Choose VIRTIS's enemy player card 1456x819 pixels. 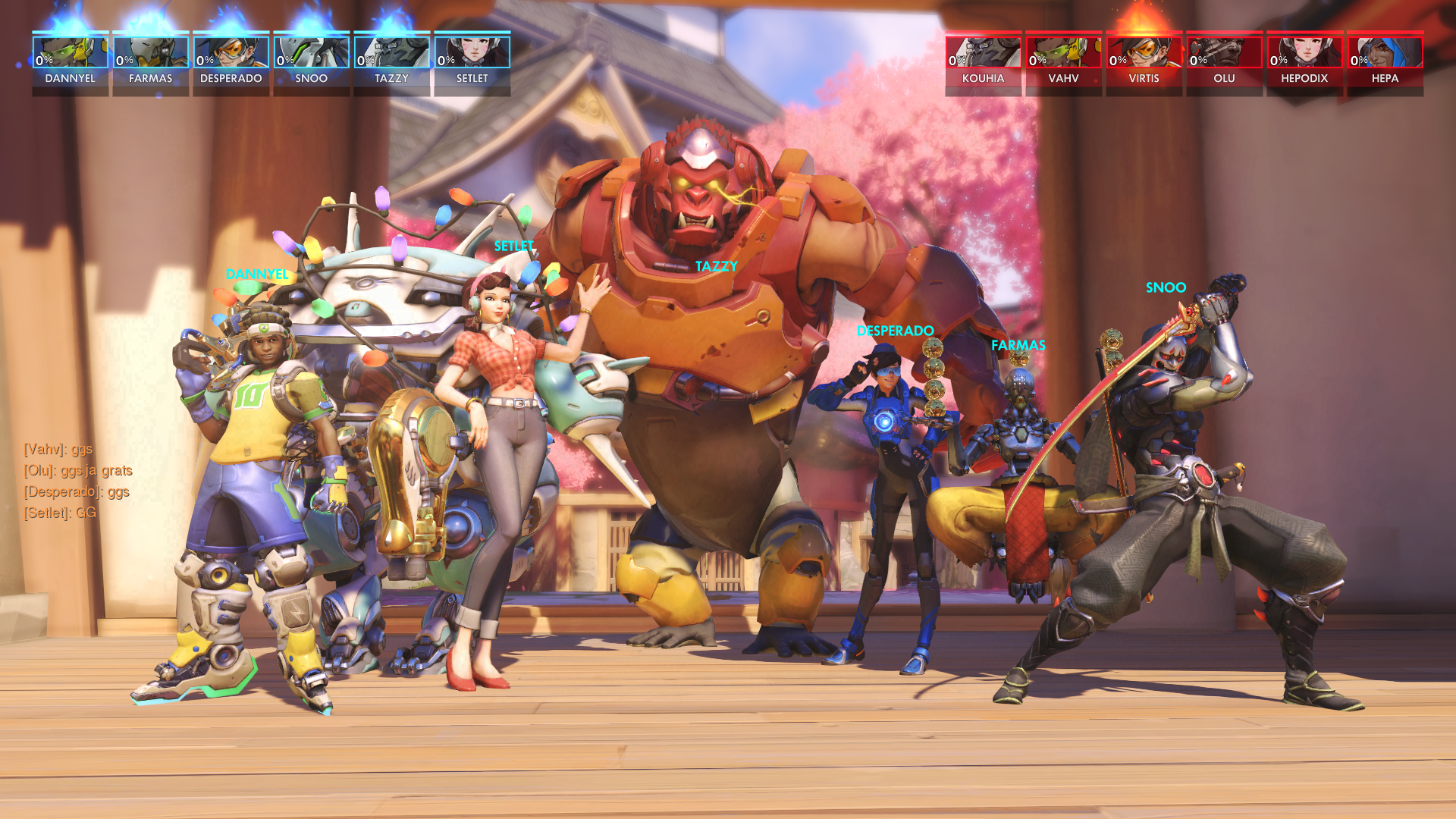click(x=1144, y=63)
